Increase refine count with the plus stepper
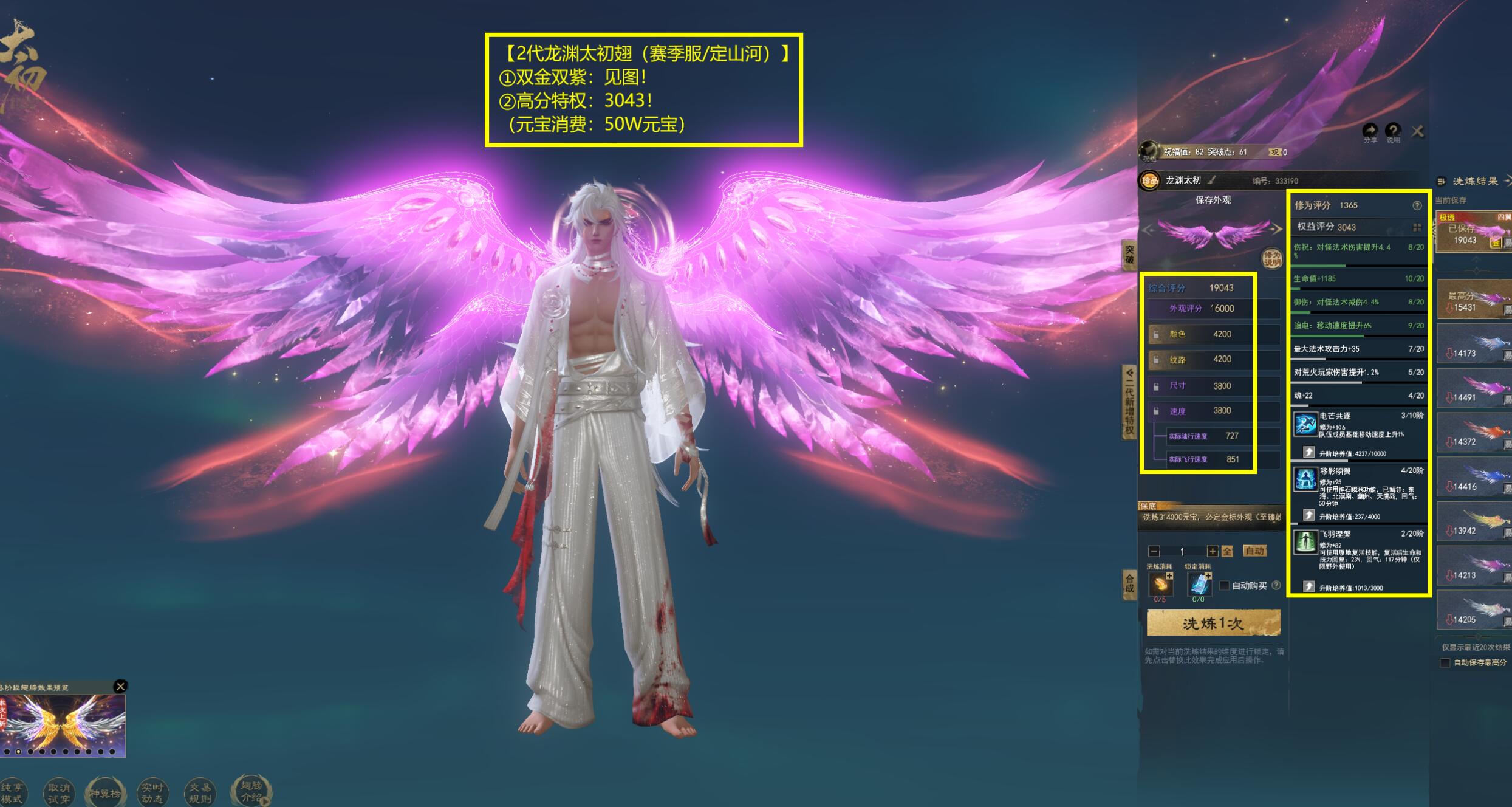Viewport: 1512px width, 807px height. click(1212, 551)
